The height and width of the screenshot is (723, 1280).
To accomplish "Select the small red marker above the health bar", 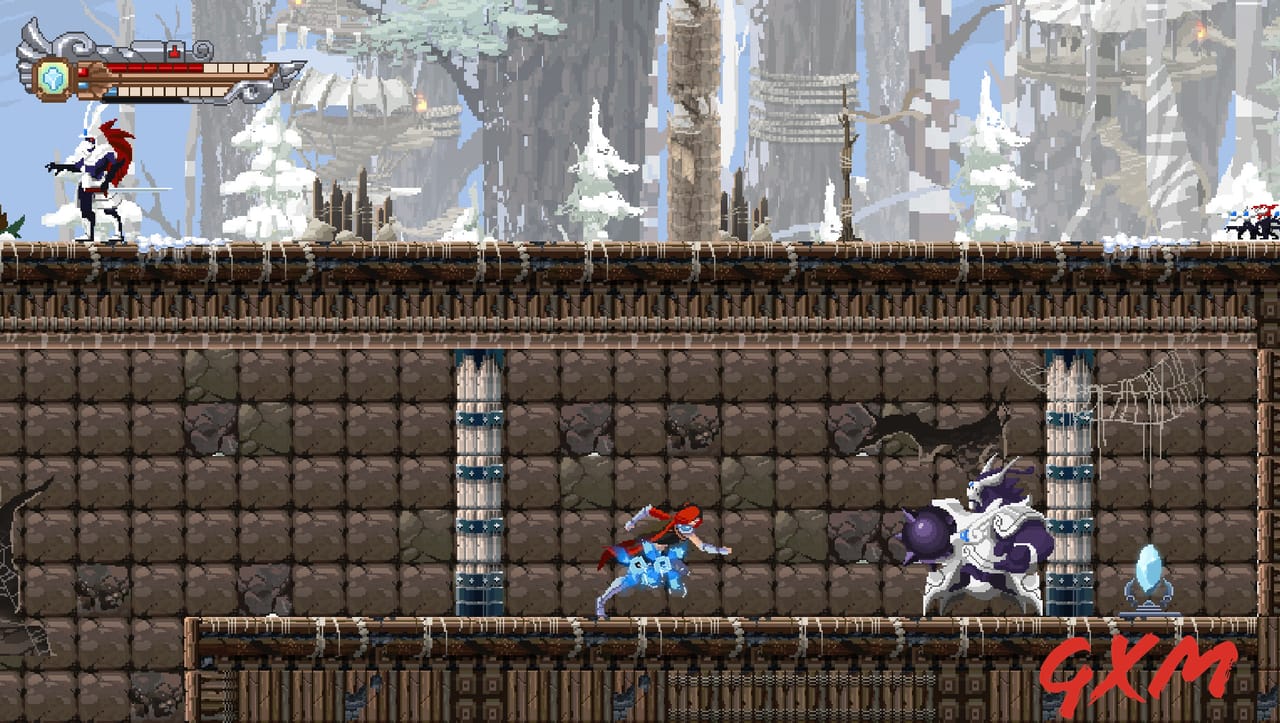I will (174, 51).
